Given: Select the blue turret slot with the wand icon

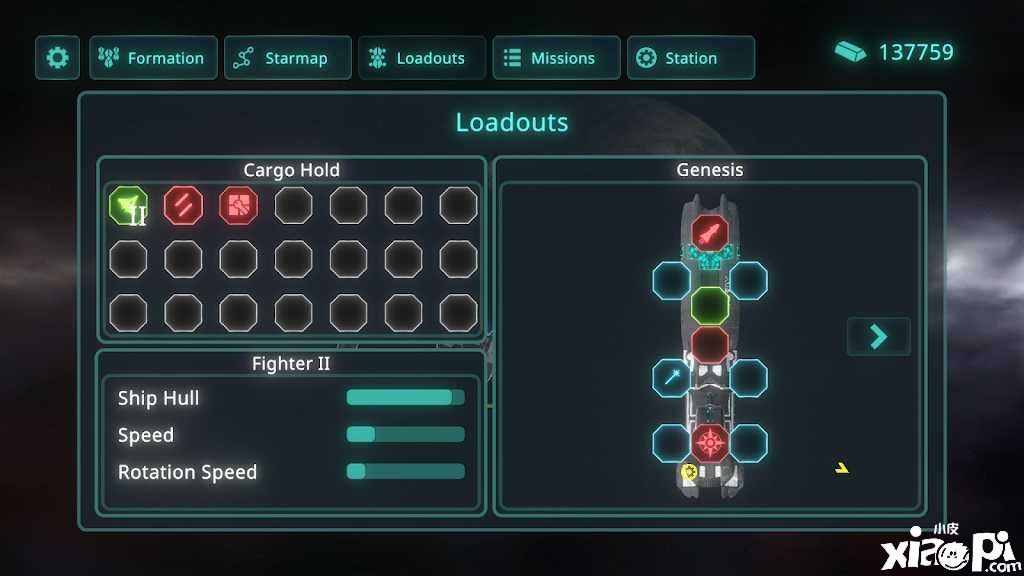Looking at the screenshot, I should [x=671, y=378].
